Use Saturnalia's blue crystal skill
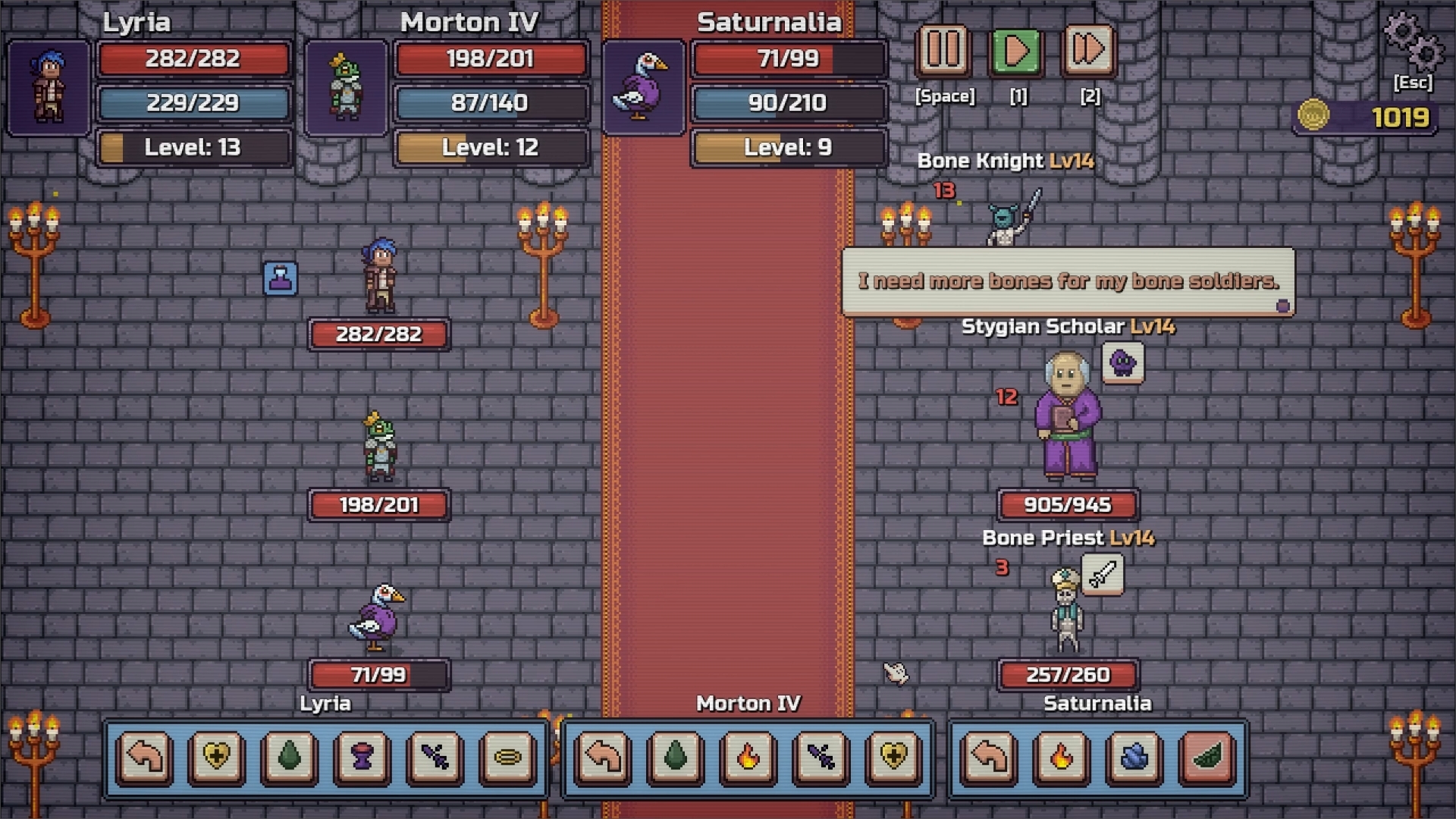1456x819 pixels. (1134, 757)
